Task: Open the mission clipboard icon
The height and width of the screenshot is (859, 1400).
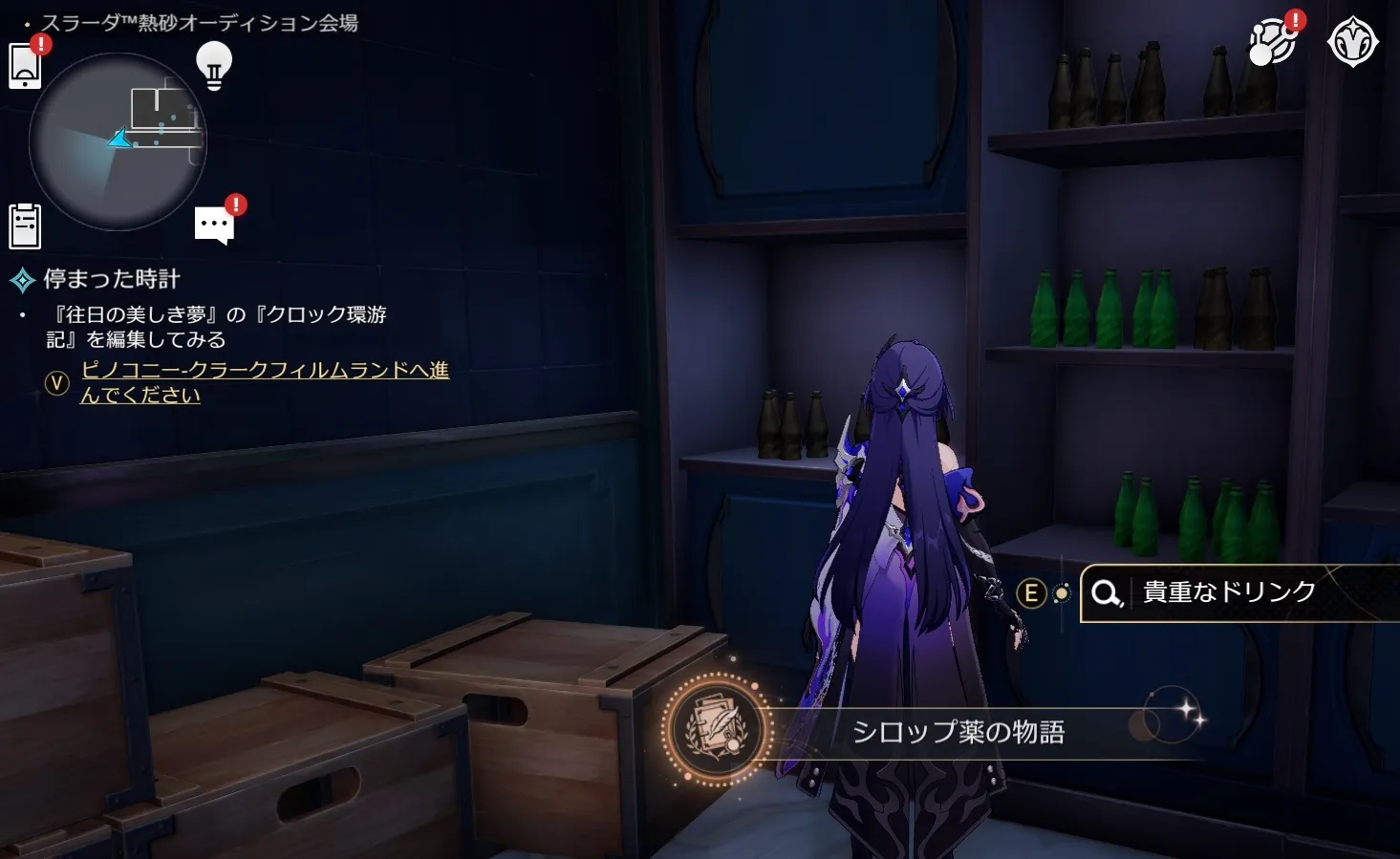Action: 25,226
